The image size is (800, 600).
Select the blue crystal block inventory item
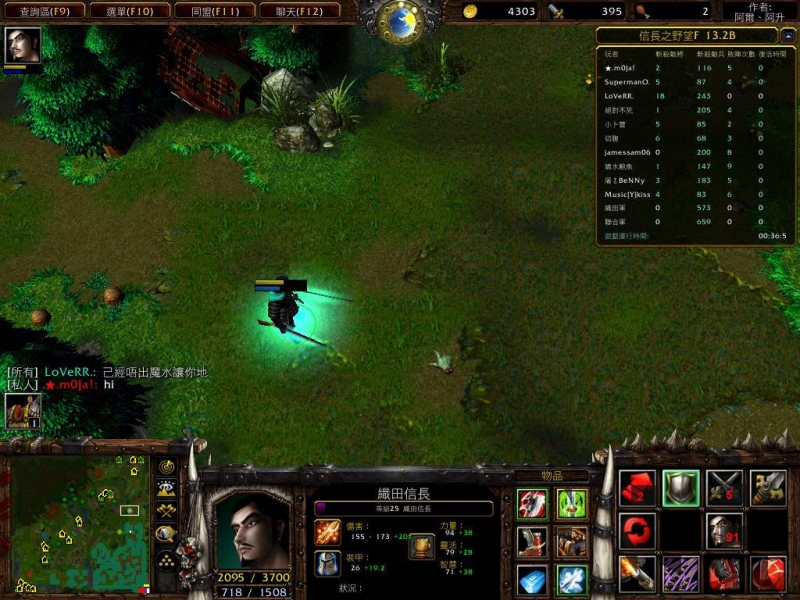coord(532,578)
